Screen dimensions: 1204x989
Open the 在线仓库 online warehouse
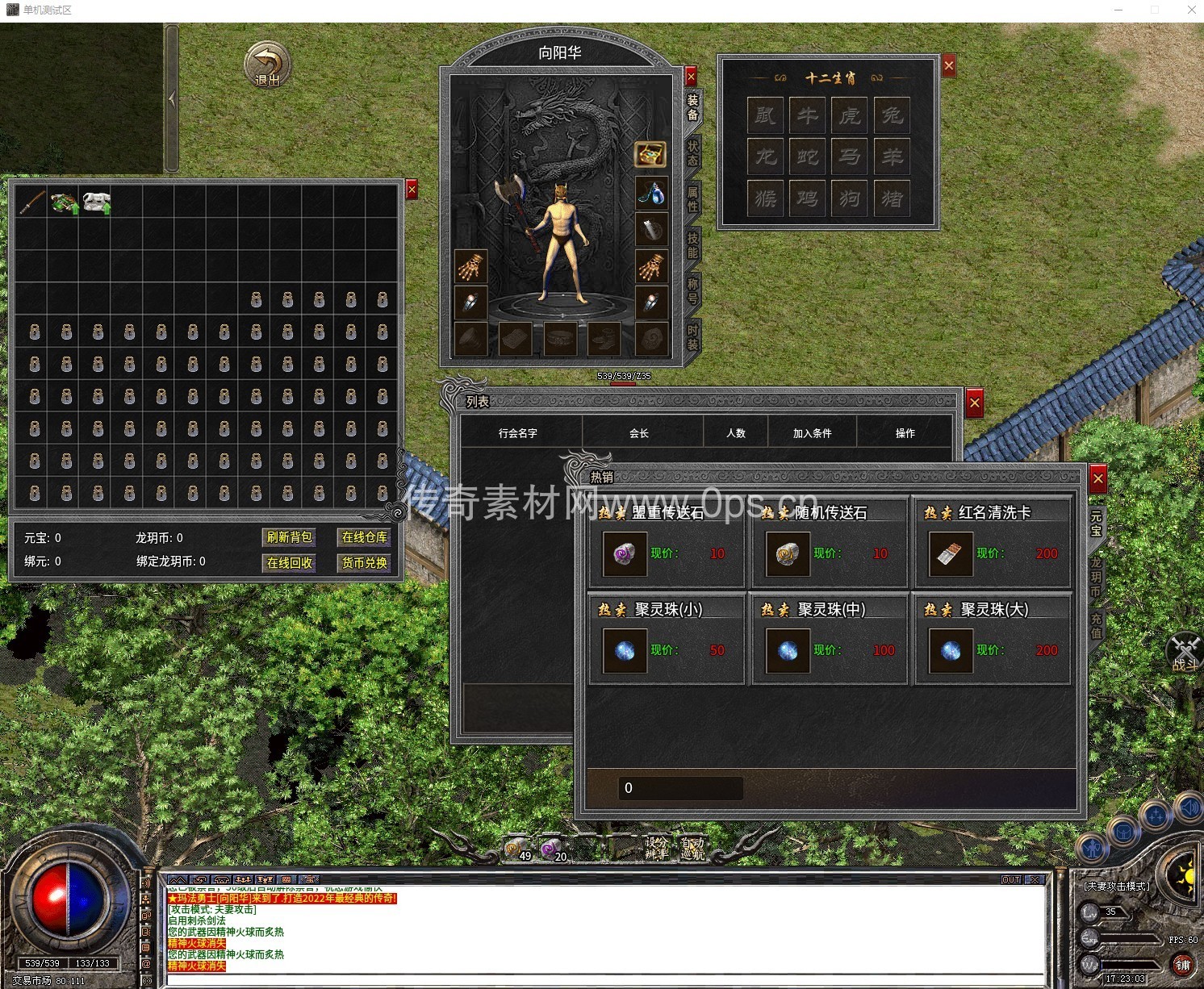pyautogui.click(x=364, y=537)
